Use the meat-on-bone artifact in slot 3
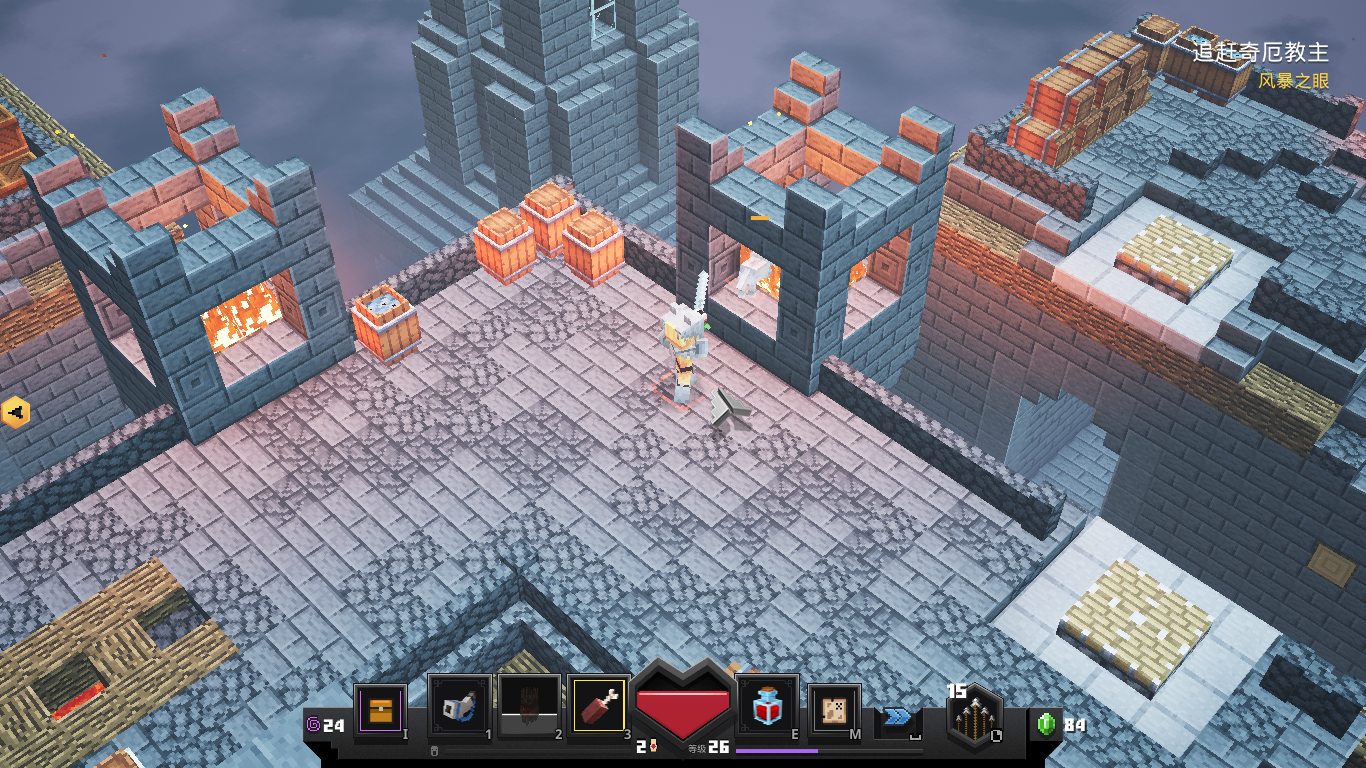Viewport: 1366px width, 768px height. point(599,706)
